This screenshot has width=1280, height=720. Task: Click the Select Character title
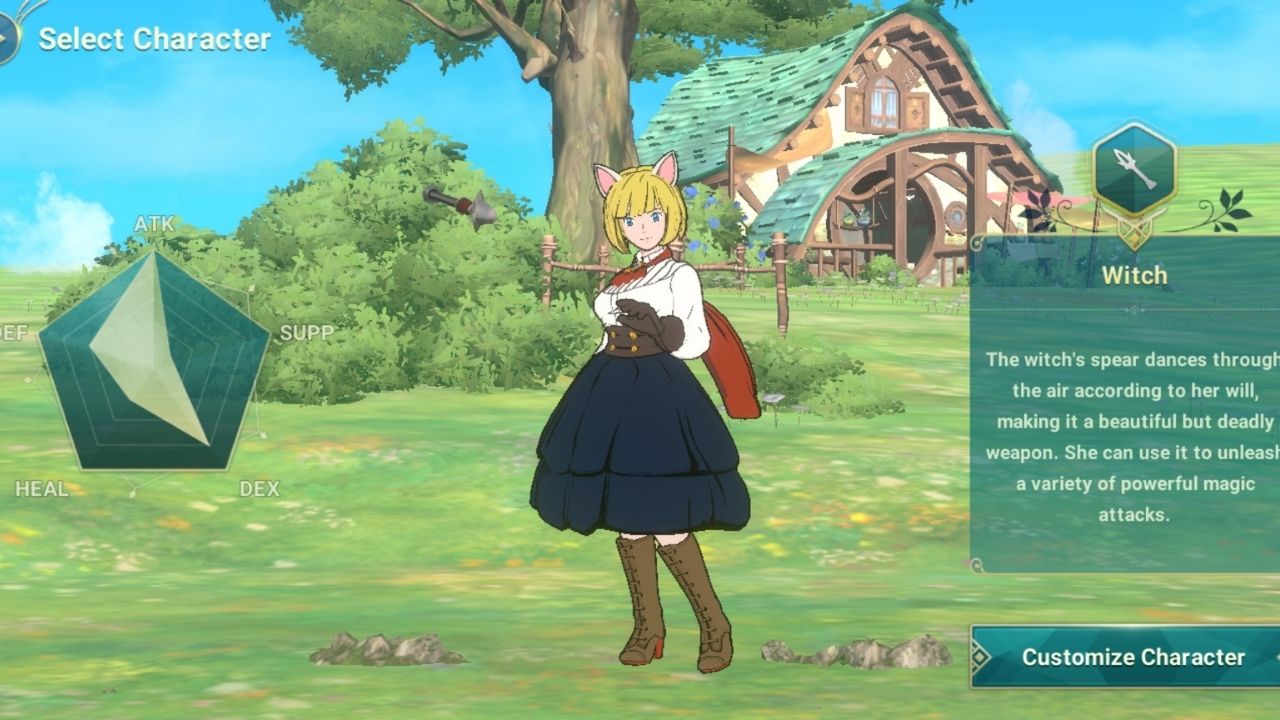click(x=154, y=40)
